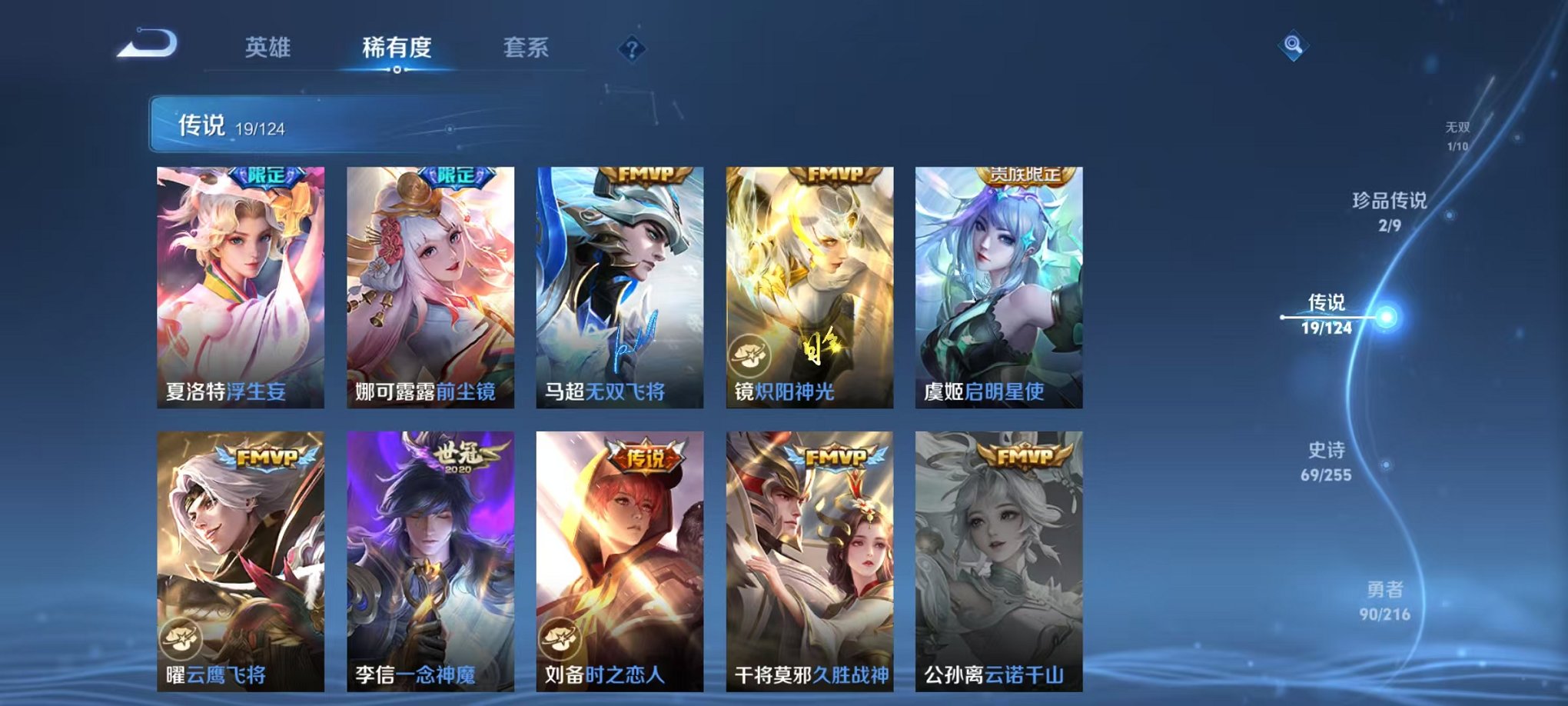Click the question mark help icon
This screenshot has height=706, width=1568.
click(632, 51)
